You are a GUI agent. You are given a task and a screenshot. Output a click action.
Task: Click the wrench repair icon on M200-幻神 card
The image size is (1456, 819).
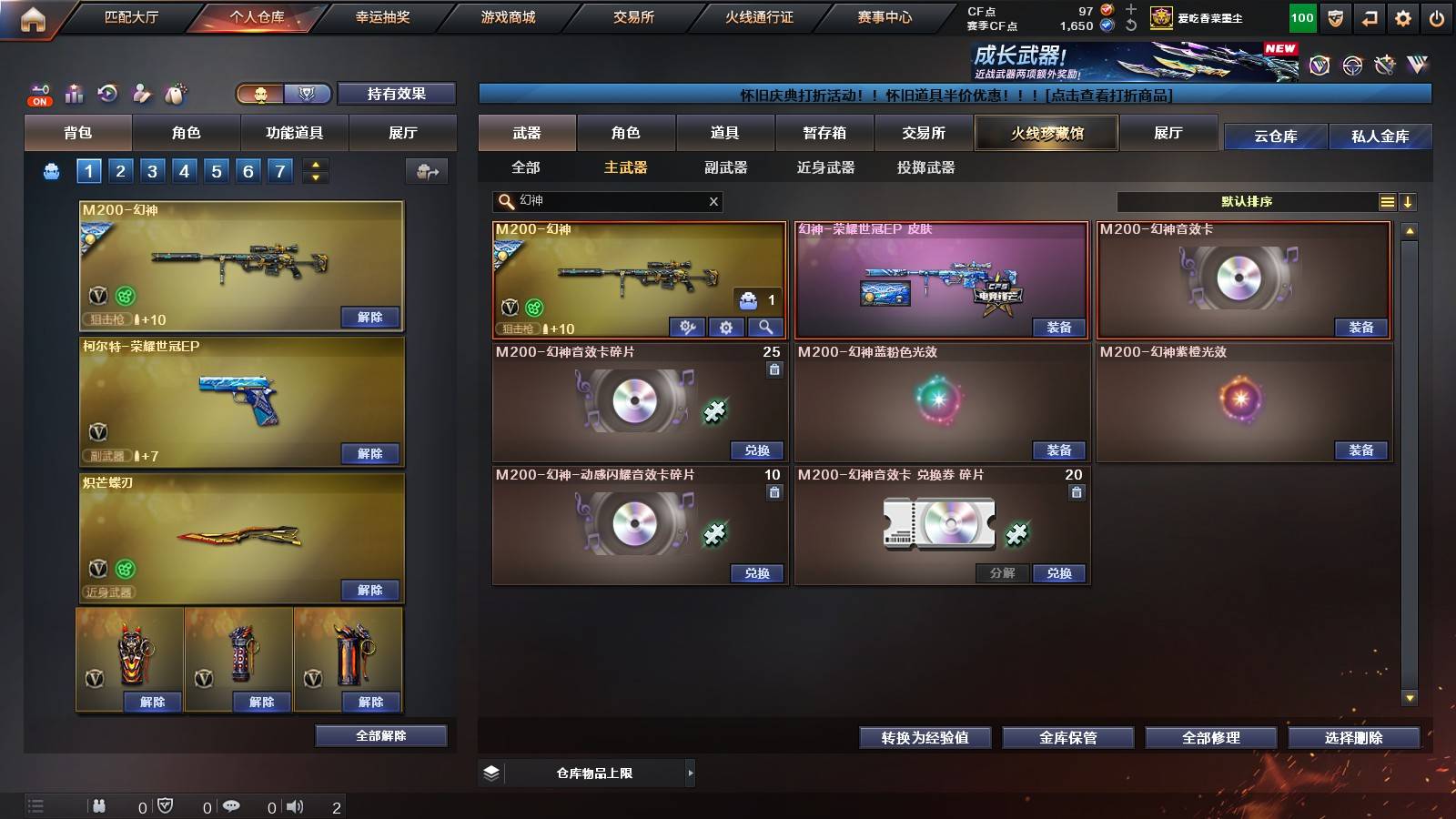[688, 326]
